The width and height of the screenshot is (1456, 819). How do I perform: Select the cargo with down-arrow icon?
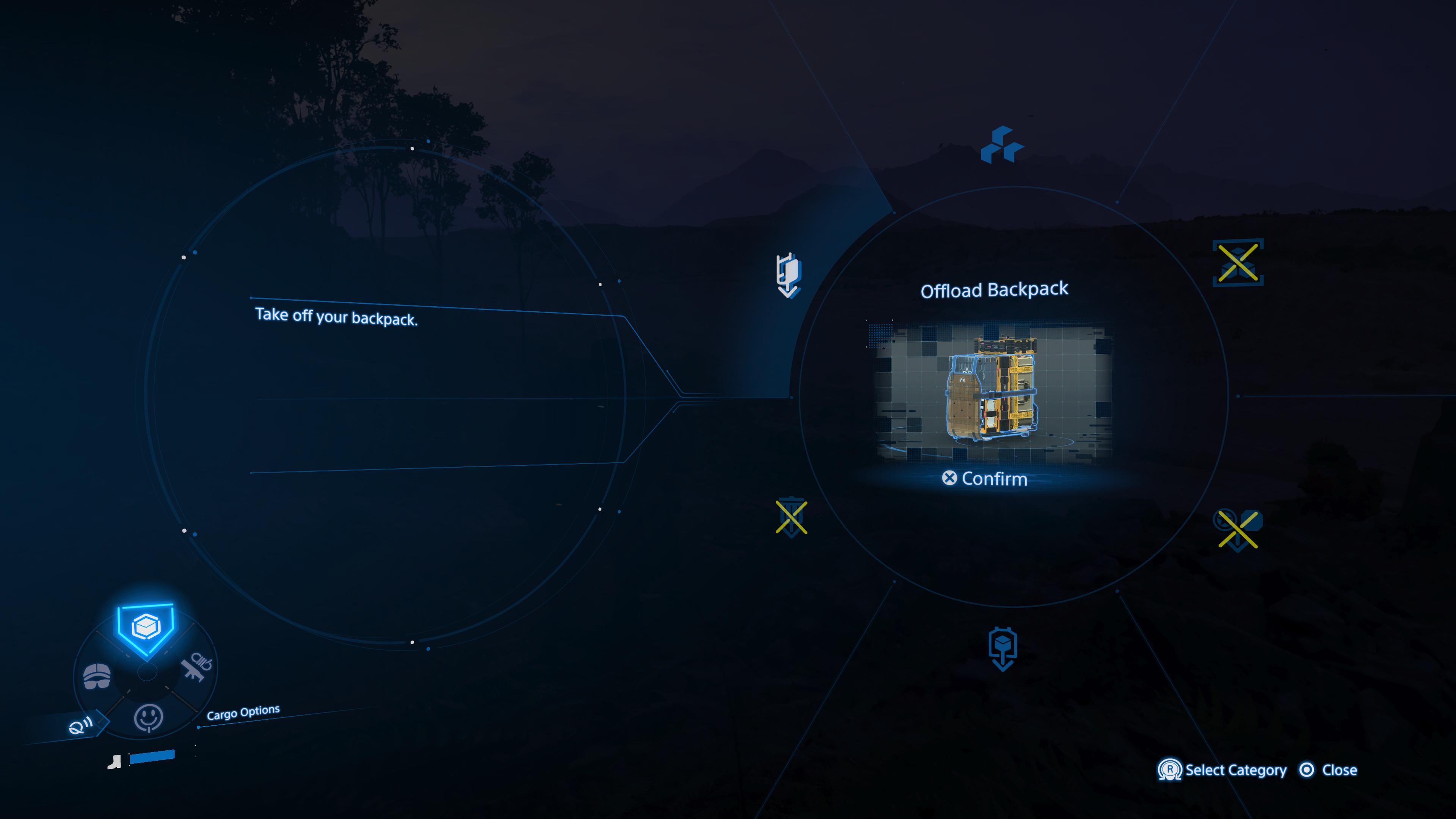(1003, 648)
